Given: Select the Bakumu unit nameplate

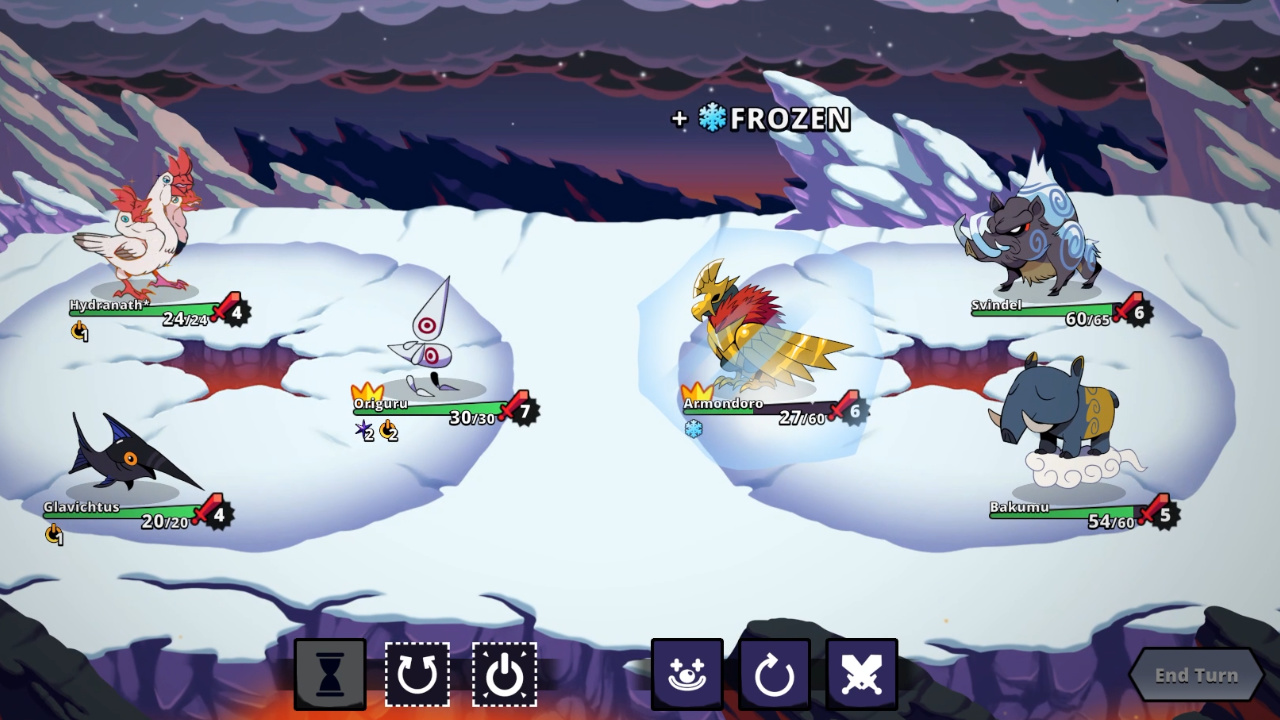Looking at the screenshot, I should (1019, 507).
